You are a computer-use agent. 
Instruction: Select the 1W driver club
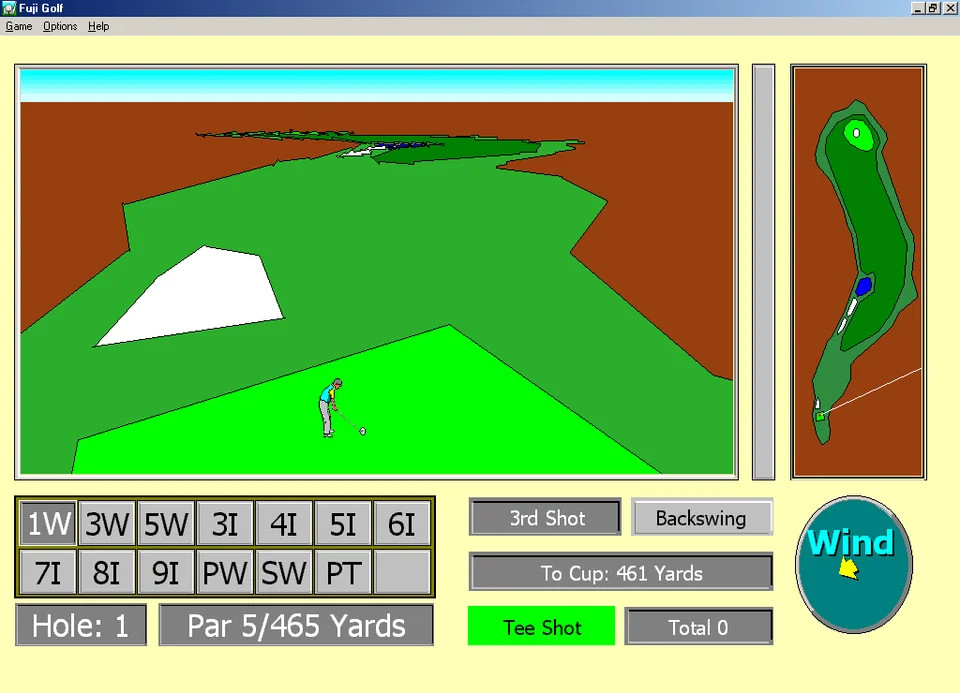(49, 524)
